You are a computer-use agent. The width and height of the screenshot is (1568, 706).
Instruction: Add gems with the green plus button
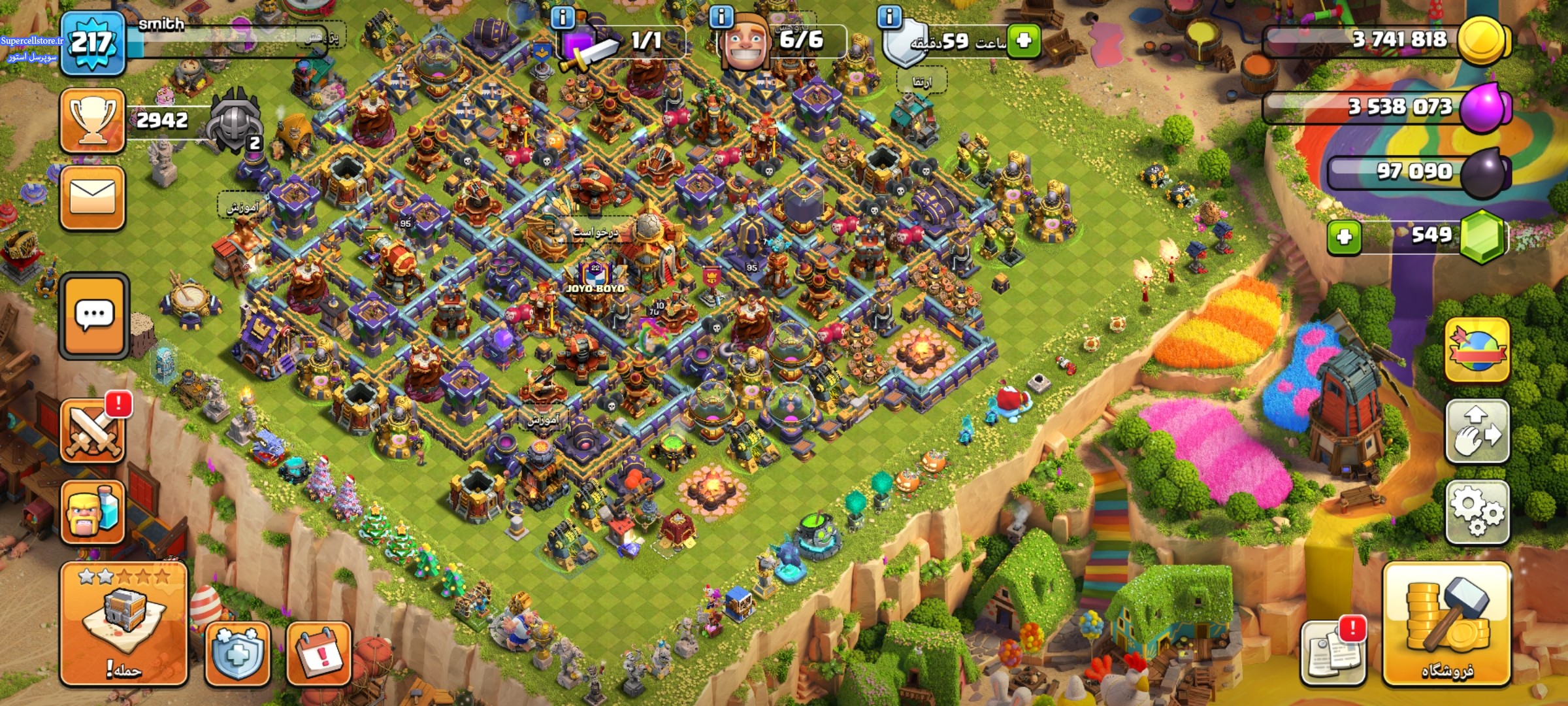[x=1345, y=237]
